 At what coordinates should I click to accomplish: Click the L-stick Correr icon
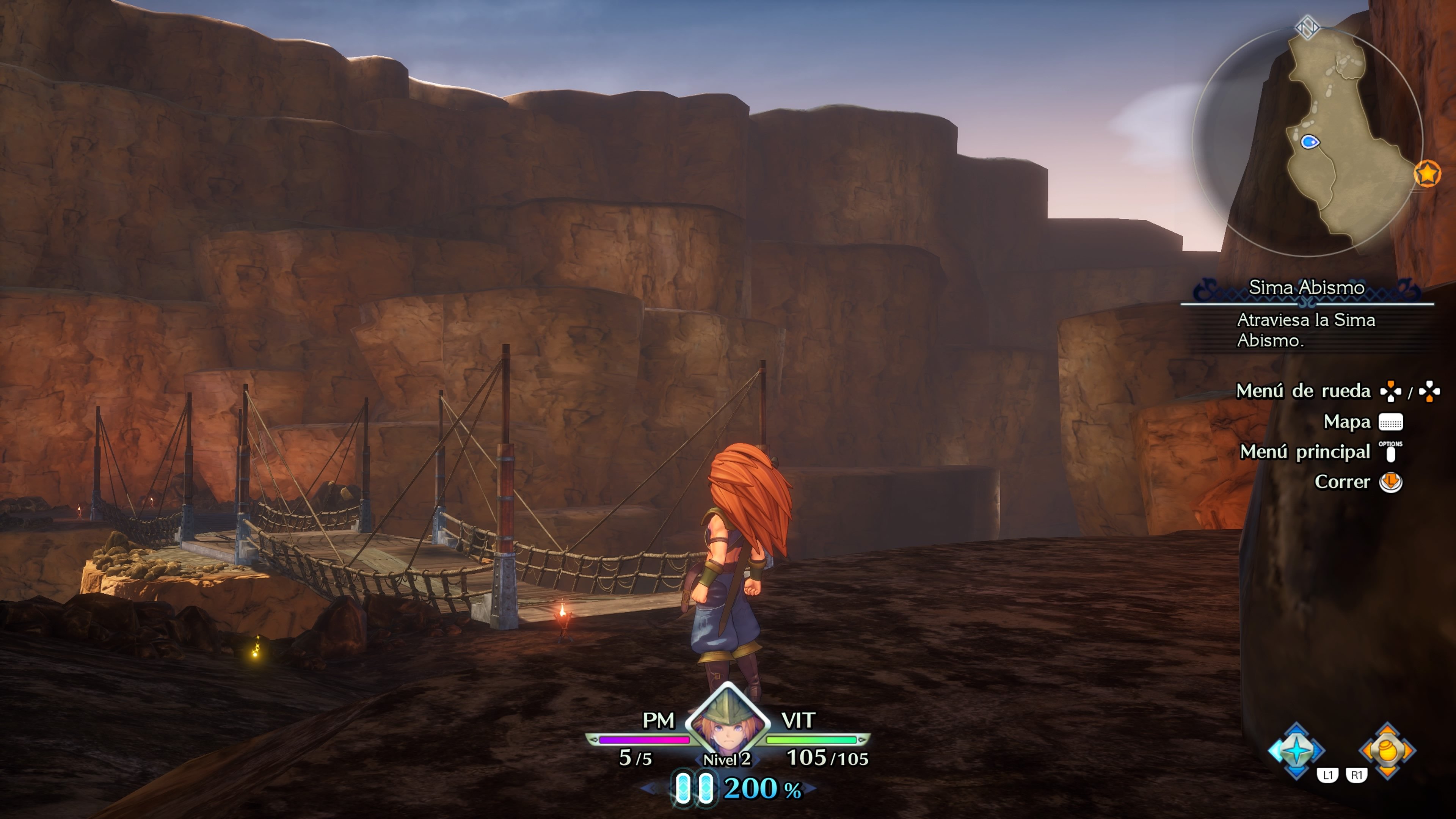(x=1390, y=482)
